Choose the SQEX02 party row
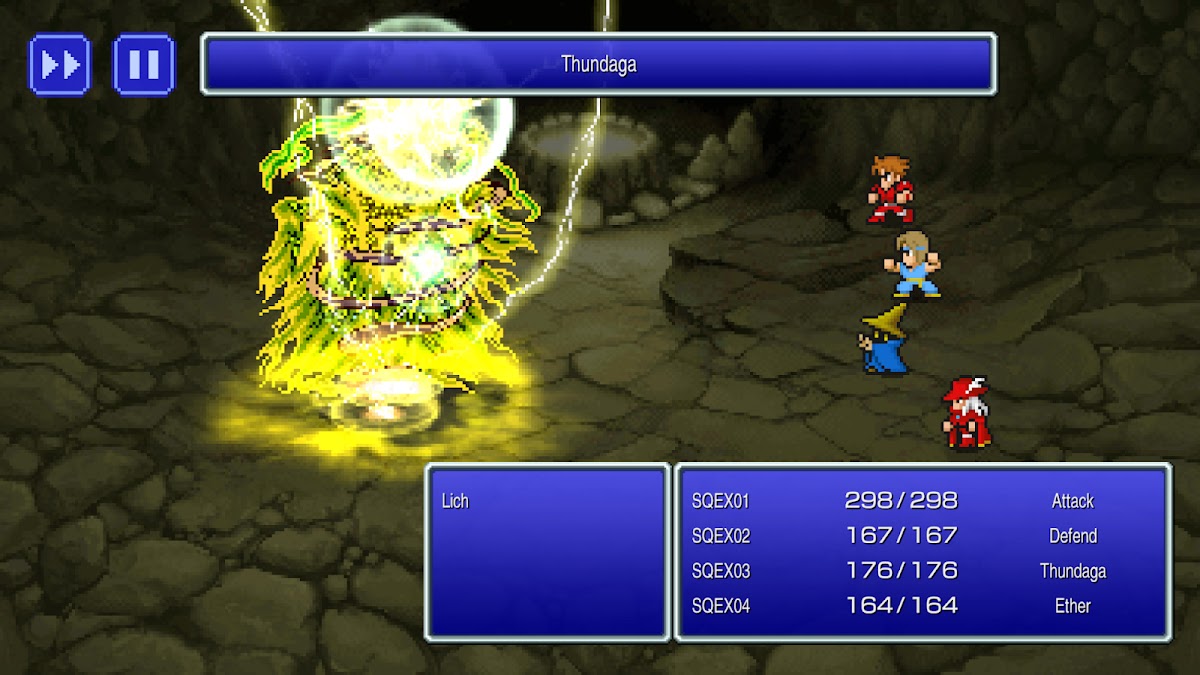 (x=721, y=536)
